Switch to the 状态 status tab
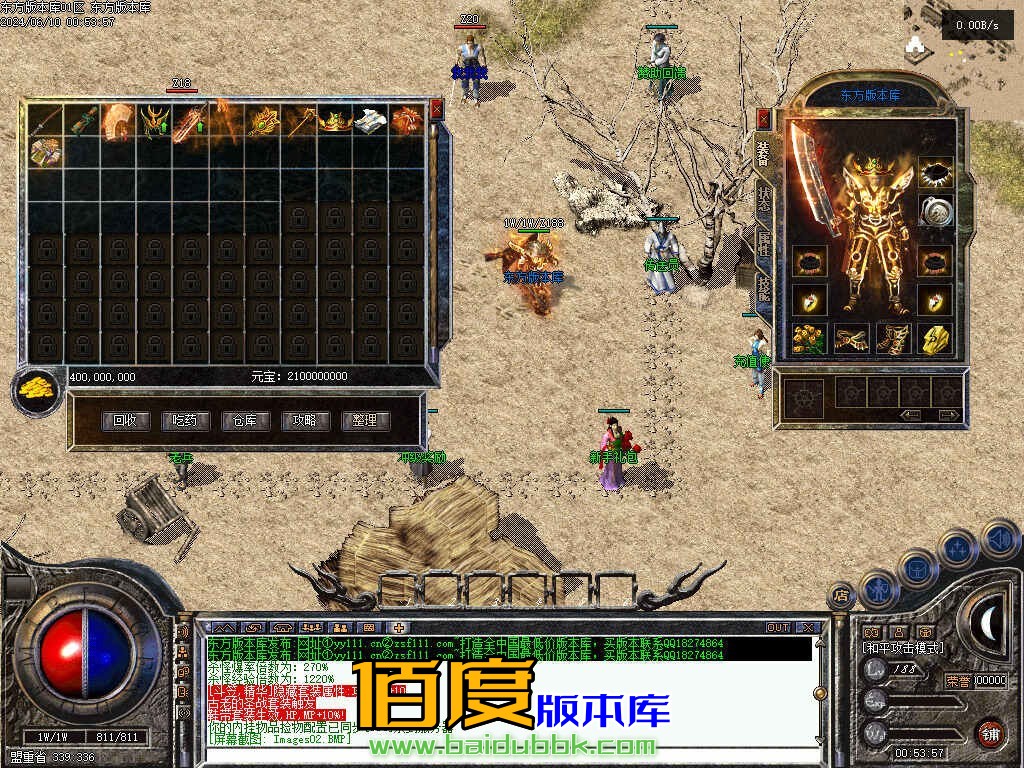 coord(764,198)
